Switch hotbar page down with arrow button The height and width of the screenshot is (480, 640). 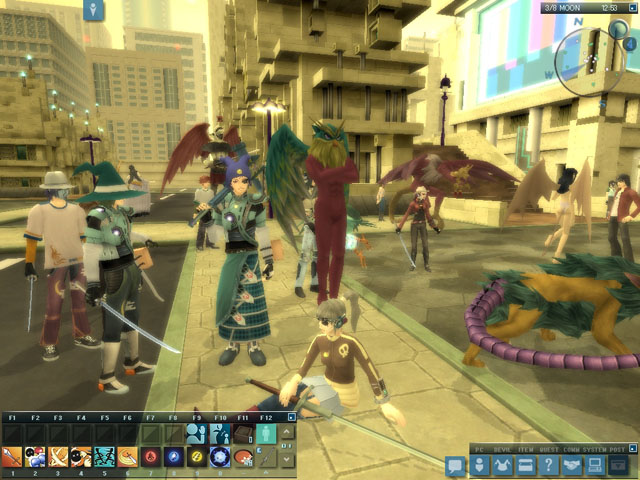coord(285,458)
